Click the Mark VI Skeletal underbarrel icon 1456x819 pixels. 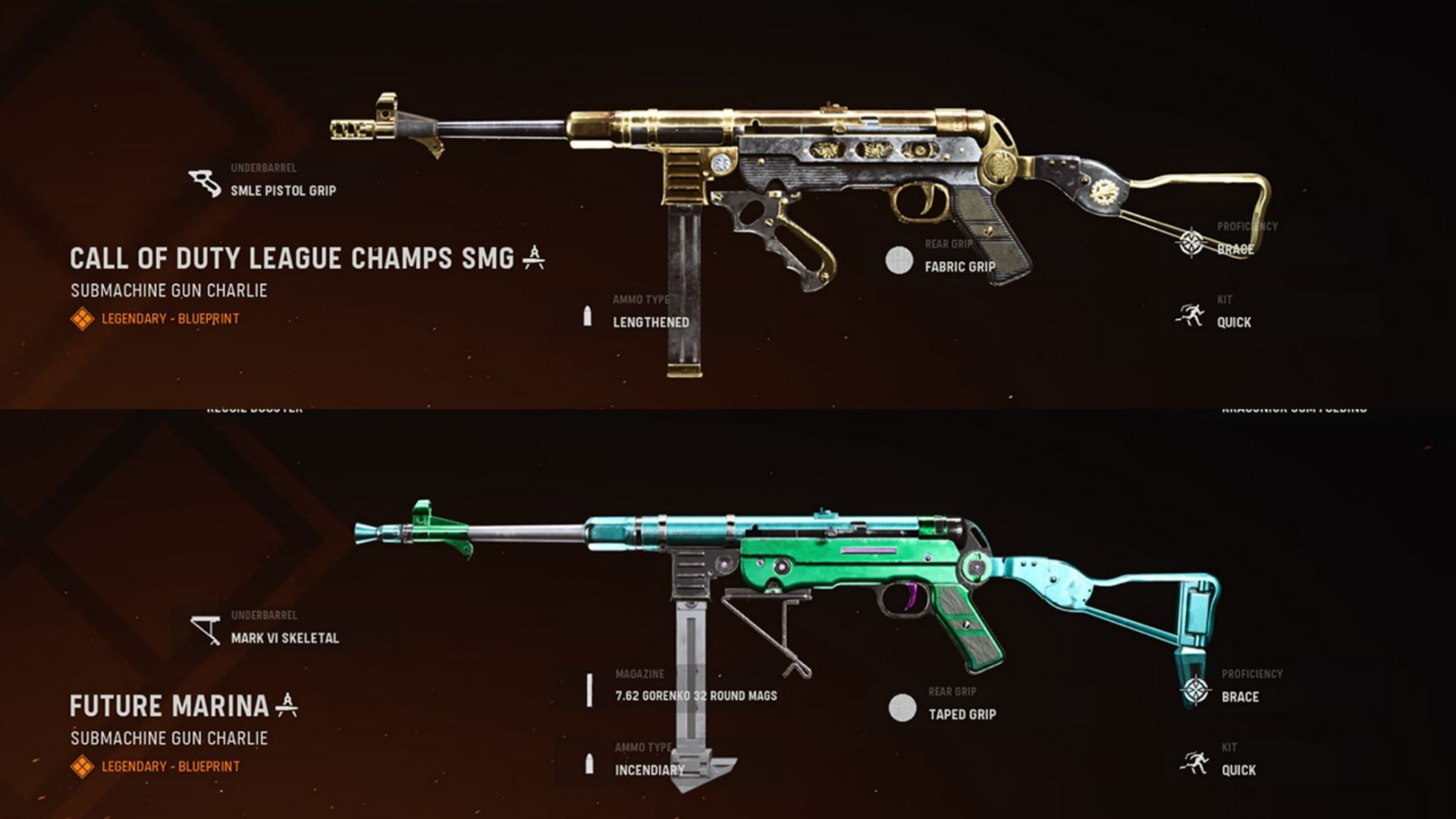205,629
